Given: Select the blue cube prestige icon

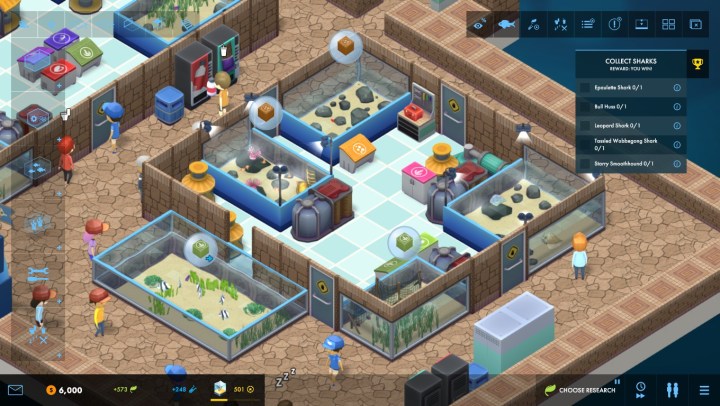Looking at the screenshot, I should click(221, 389).
